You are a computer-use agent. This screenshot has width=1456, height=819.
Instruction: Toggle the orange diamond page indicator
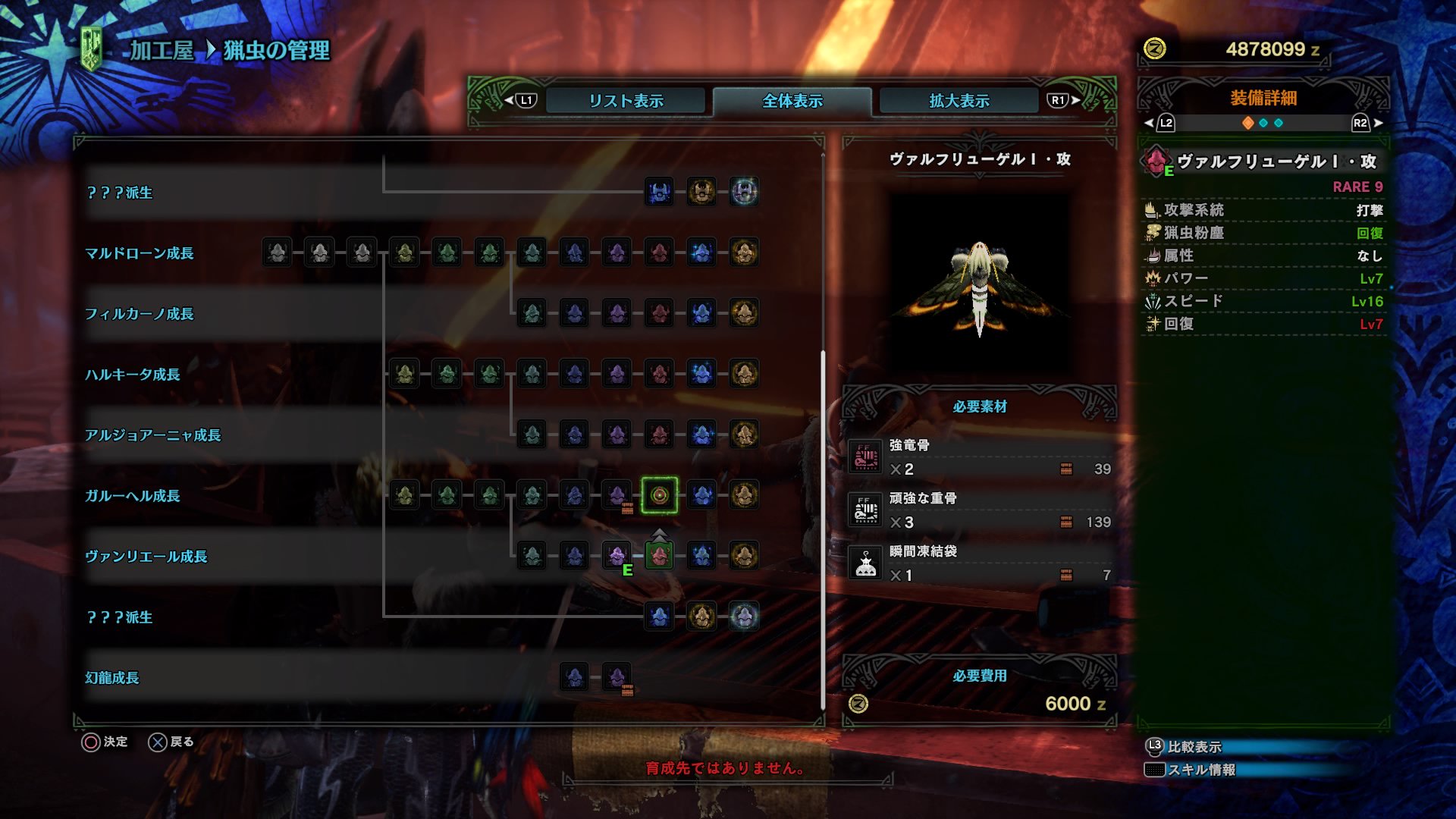[1247, 122]
